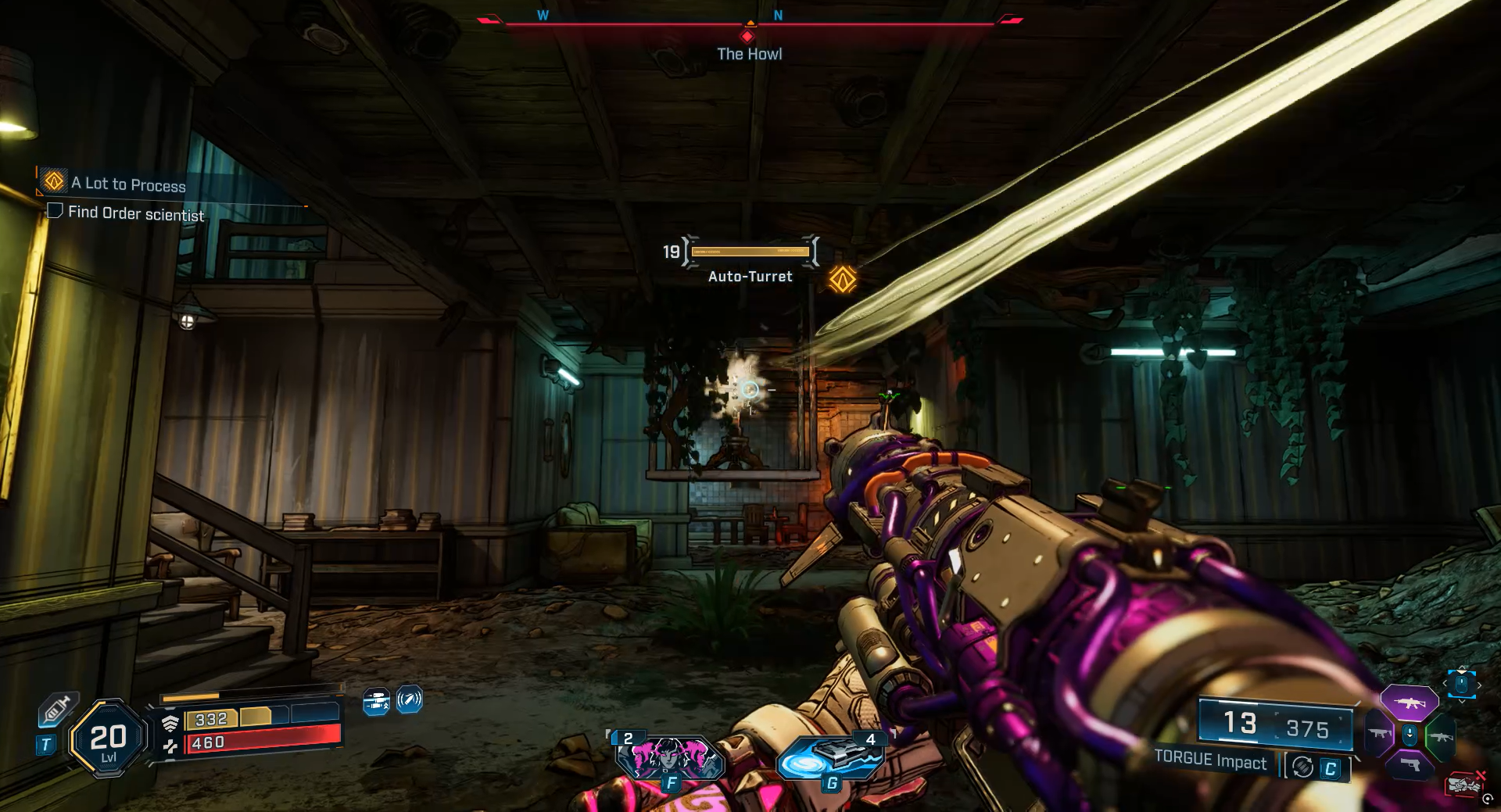
Task: Toggle the TORGUE Impact weapon mode icon
Action: click(x=1302, y=767)
